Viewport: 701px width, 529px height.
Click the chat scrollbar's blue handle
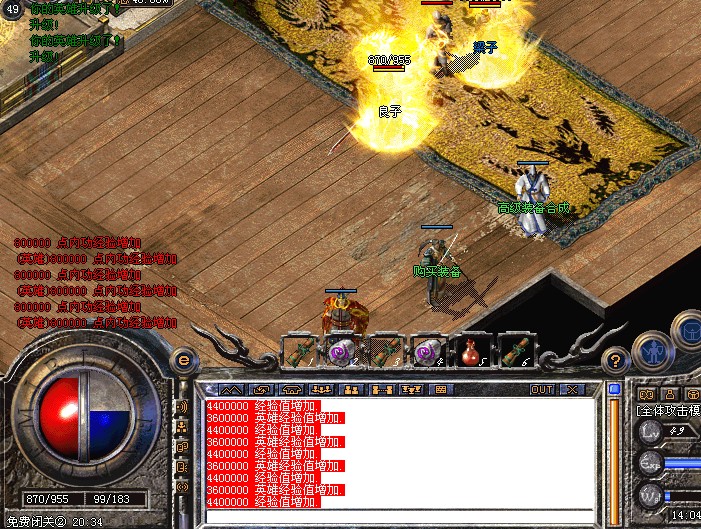coord(614,388)
